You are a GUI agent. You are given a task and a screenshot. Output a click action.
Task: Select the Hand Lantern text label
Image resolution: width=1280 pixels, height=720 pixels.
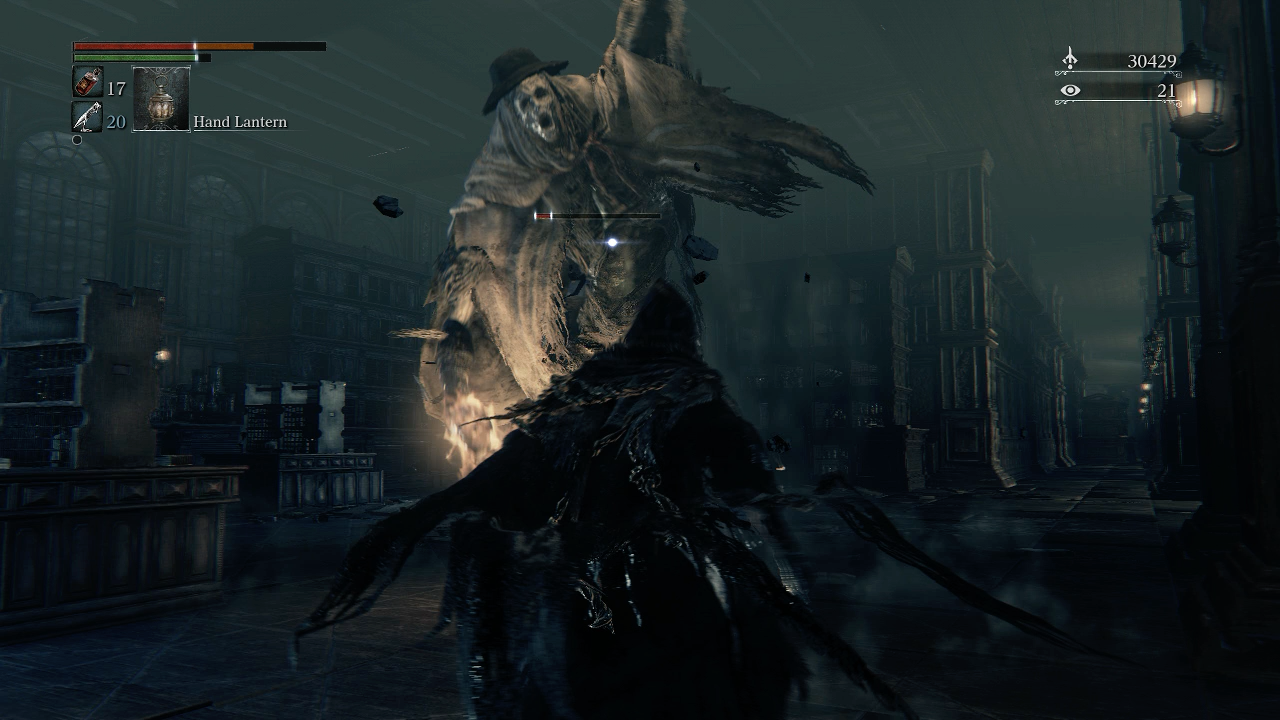coord(240,121)
